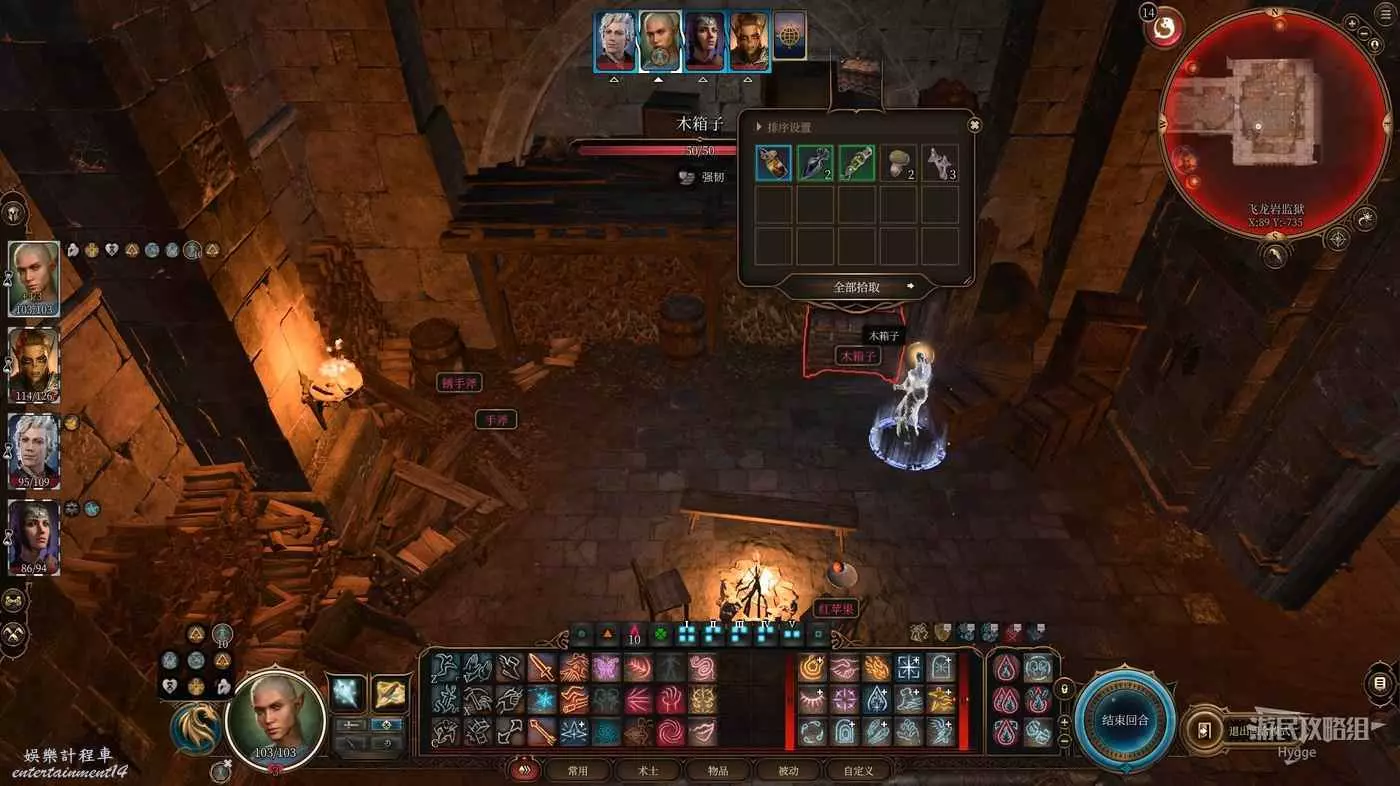End the turn with 结束回合
This screenshot has height=786, width=1400.
(x=1125, y=720)
